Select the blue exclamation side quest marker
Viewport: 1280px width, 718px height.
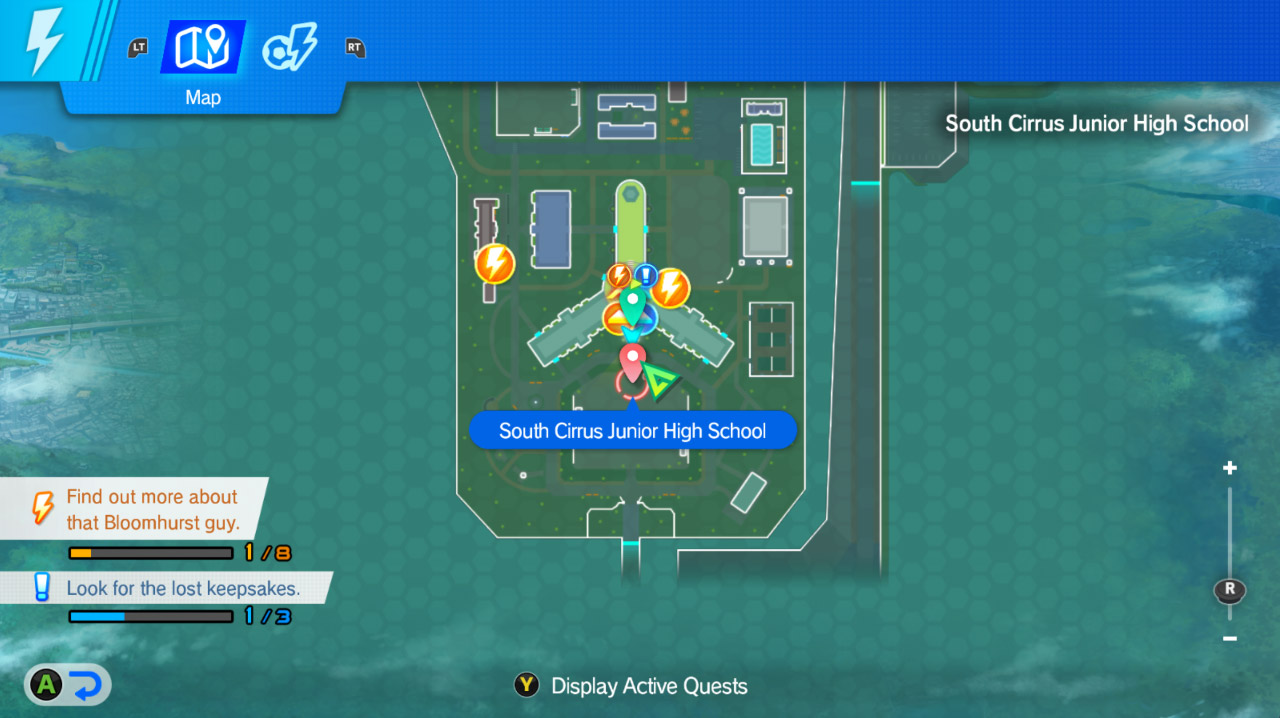coord(647,274)
